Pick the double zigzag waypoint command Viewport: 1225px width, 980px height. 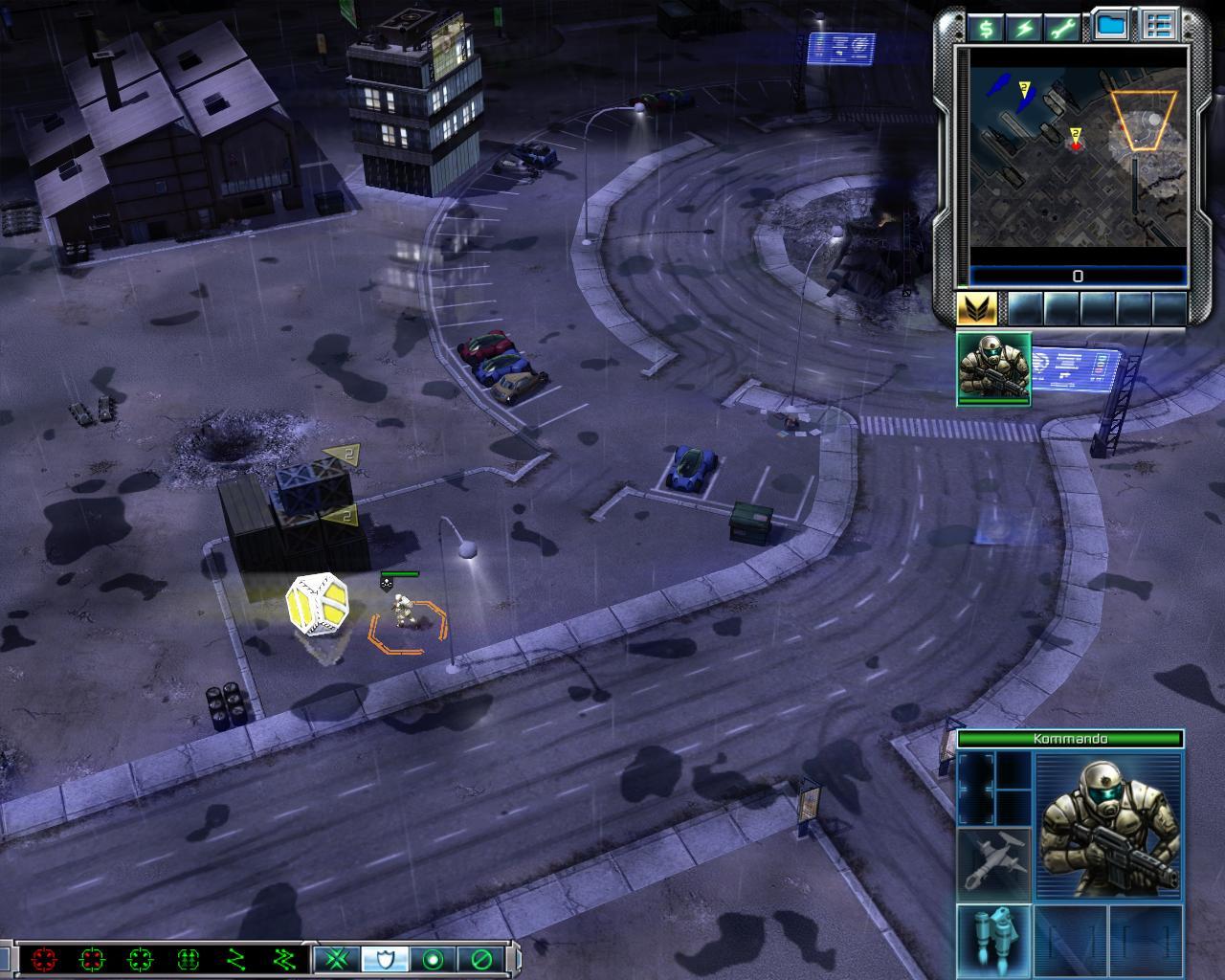coord(284,958)
